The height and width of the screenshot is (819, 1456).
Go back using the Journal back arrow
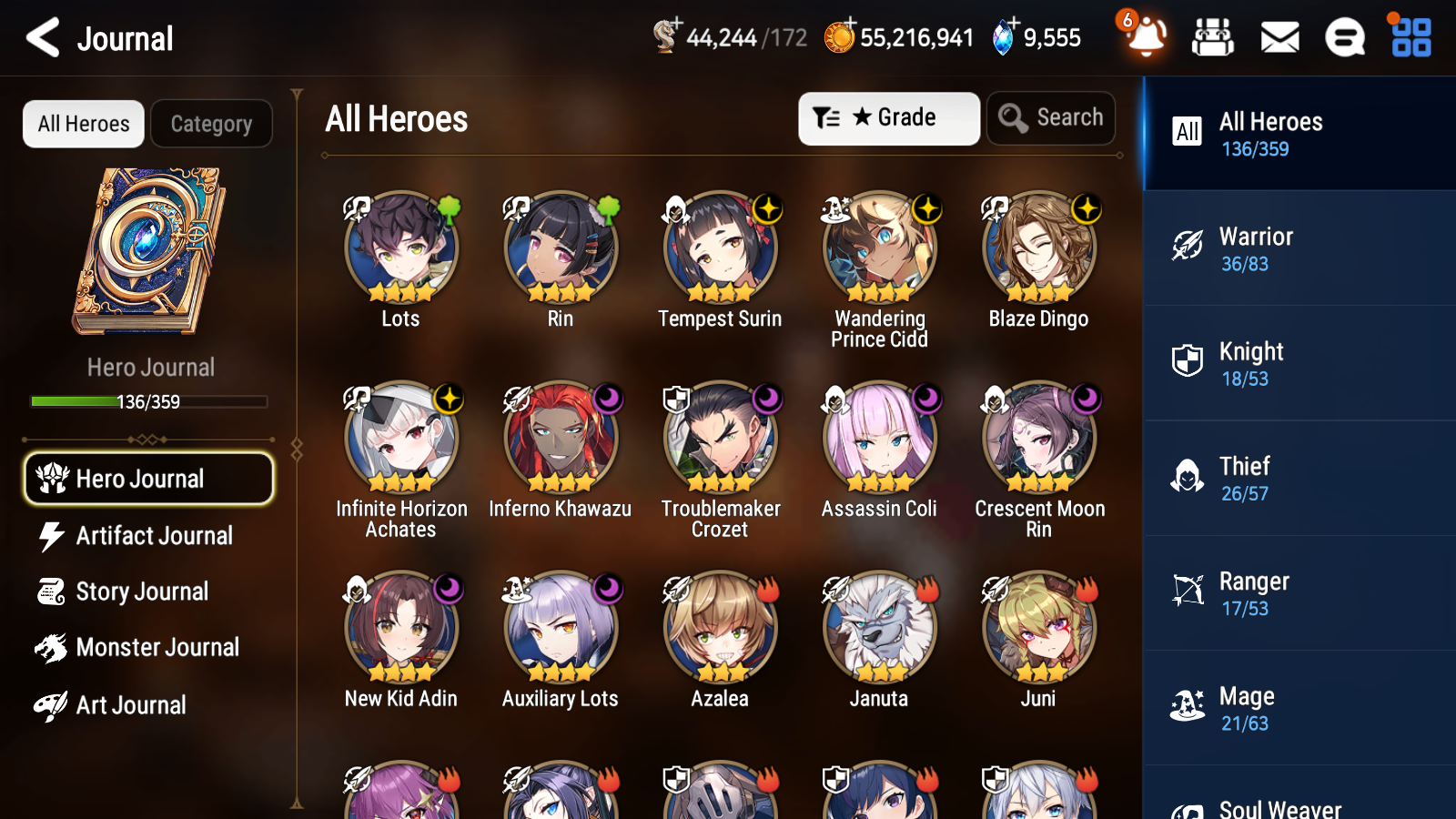pos(40,37)
